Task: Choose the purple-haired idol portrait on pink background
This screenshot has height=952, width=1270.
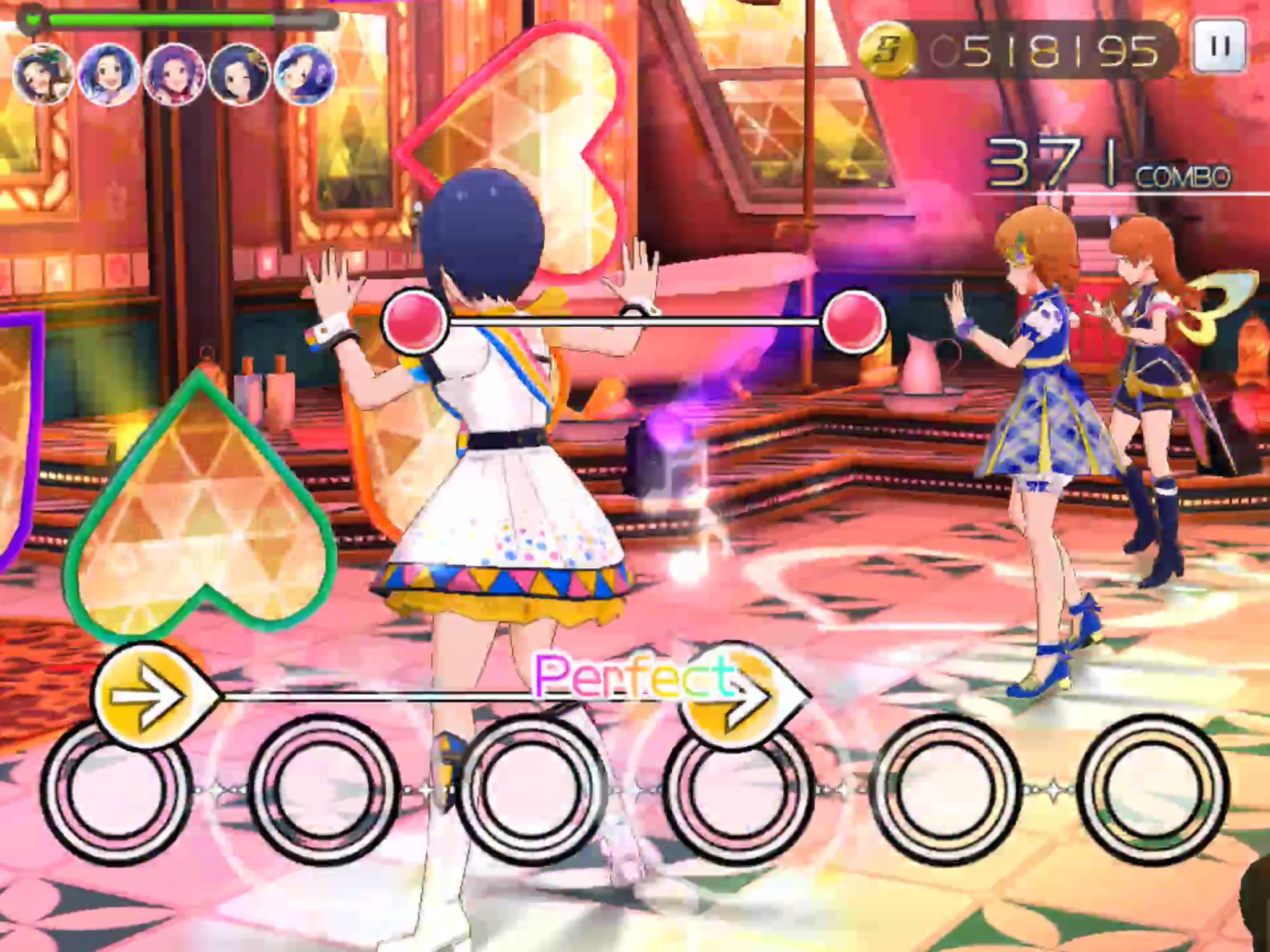Action: pos(174,75)
